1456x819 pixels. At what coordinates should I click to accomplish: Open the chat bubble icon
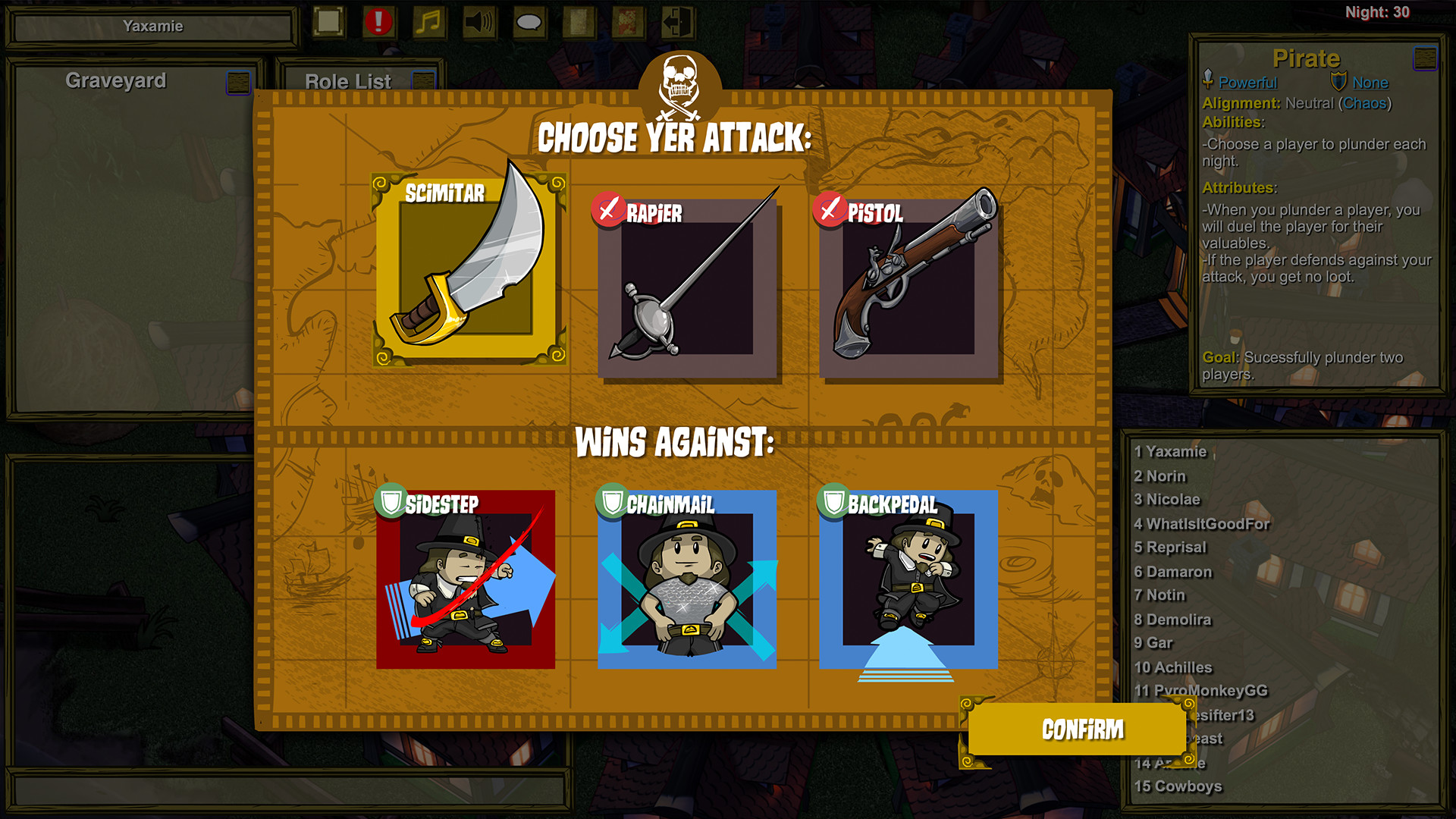pos(530,22)
